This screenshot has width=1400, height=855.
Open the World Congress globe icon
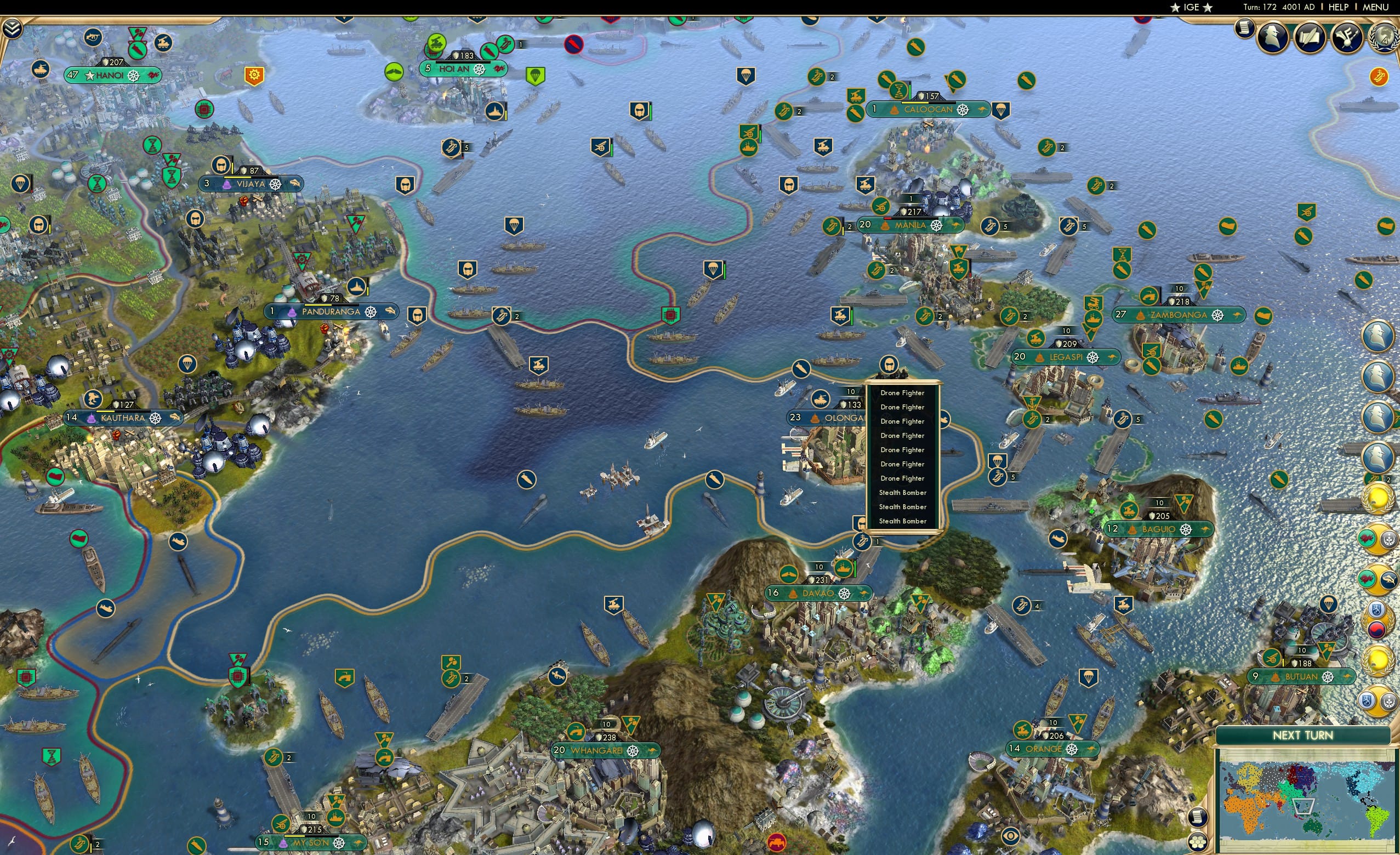1384,38
